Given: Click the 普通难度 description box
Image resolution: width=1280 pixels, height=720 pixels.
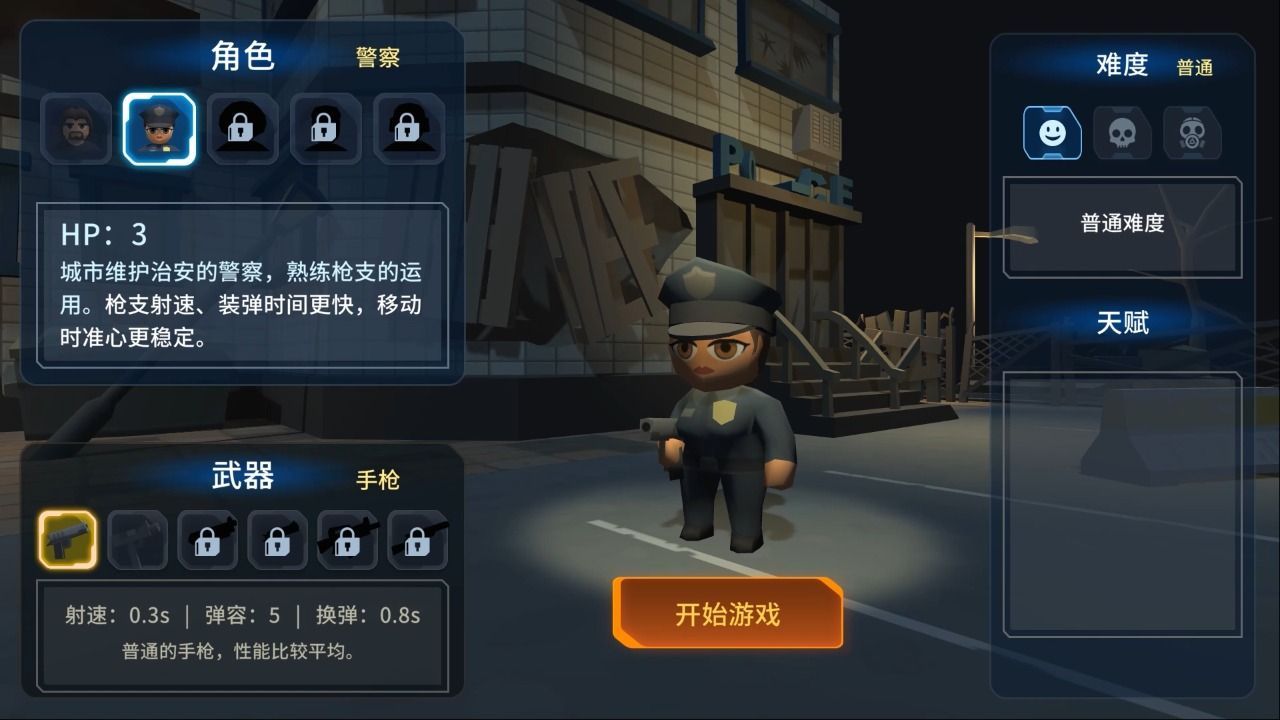Looking at the screenshot, I should click(x=1121, y=224).
